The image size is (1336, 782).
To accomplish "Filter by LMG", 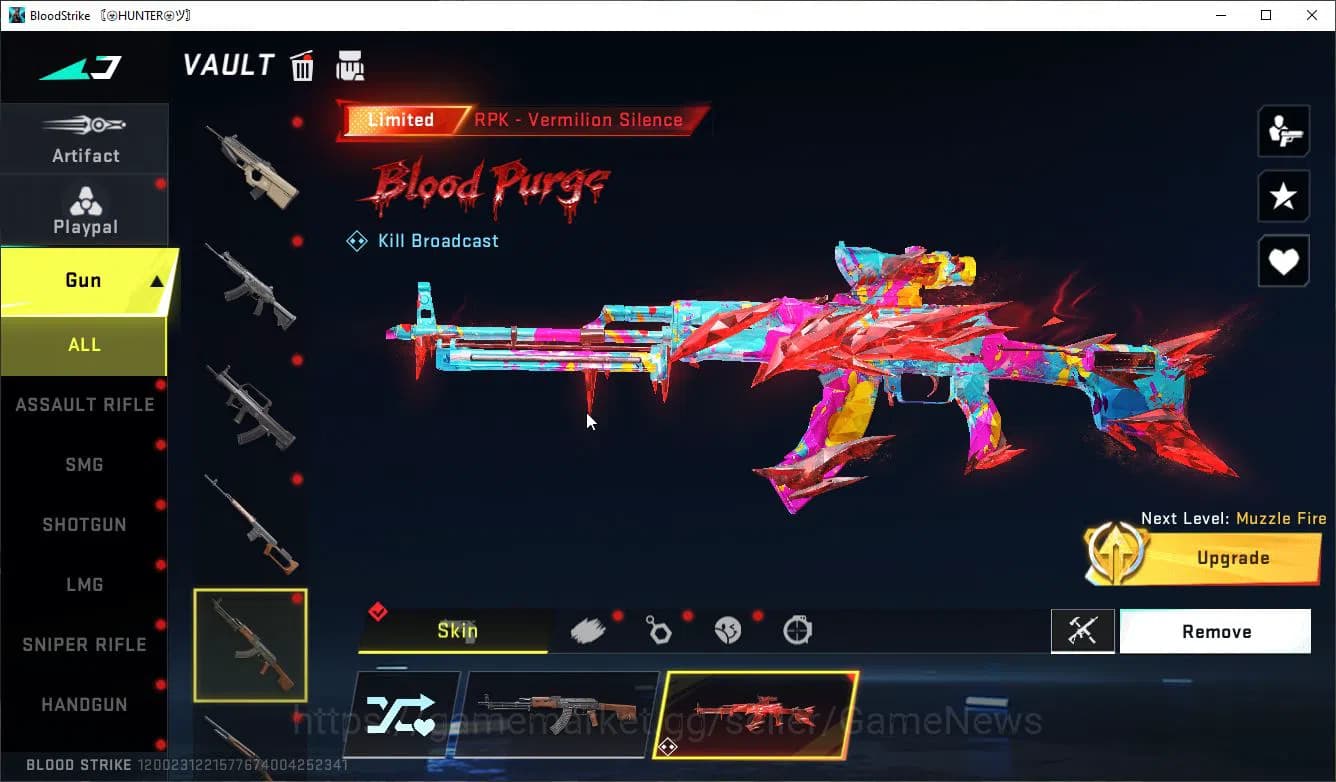I will click(84, 585).
